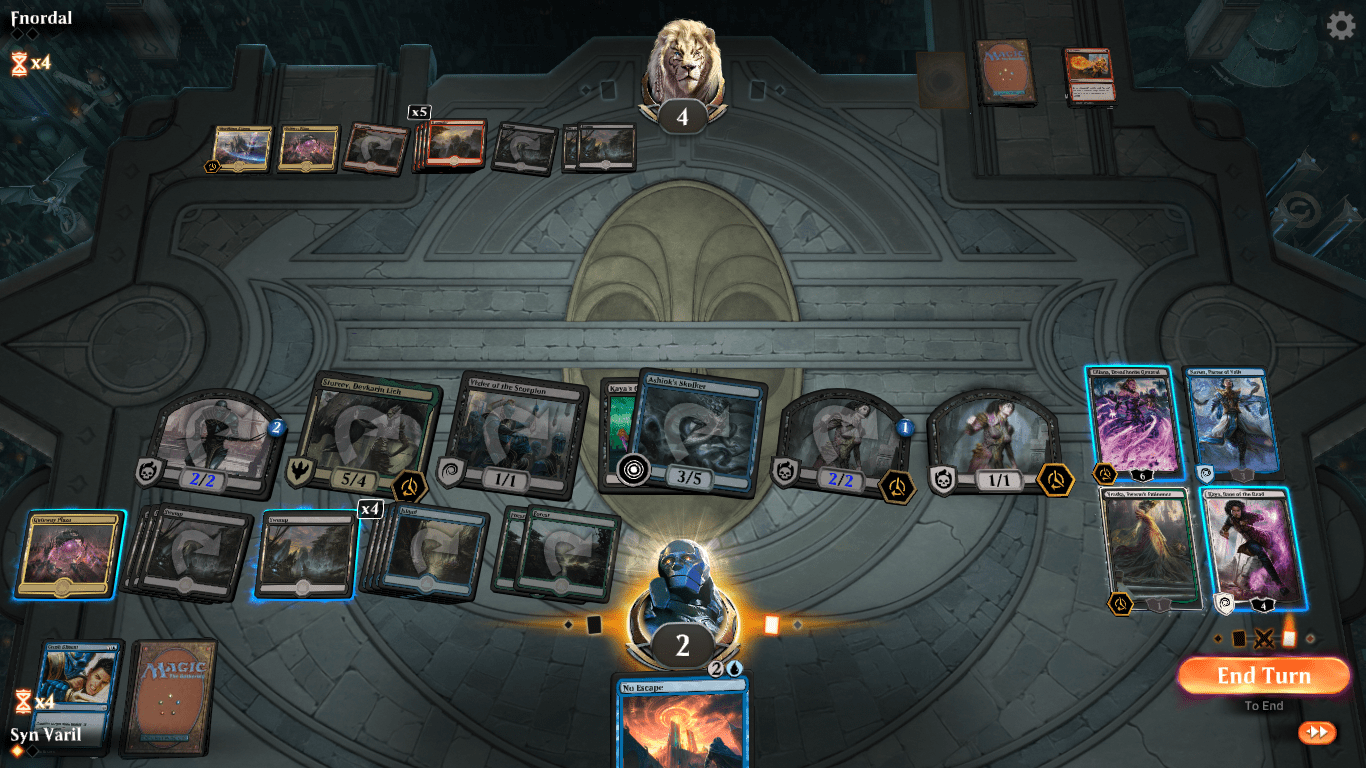Image resolution: width=1366 pixels, height=768 pixels.
Task: Select the No Escape card in your hand
Action: [684, 725]
